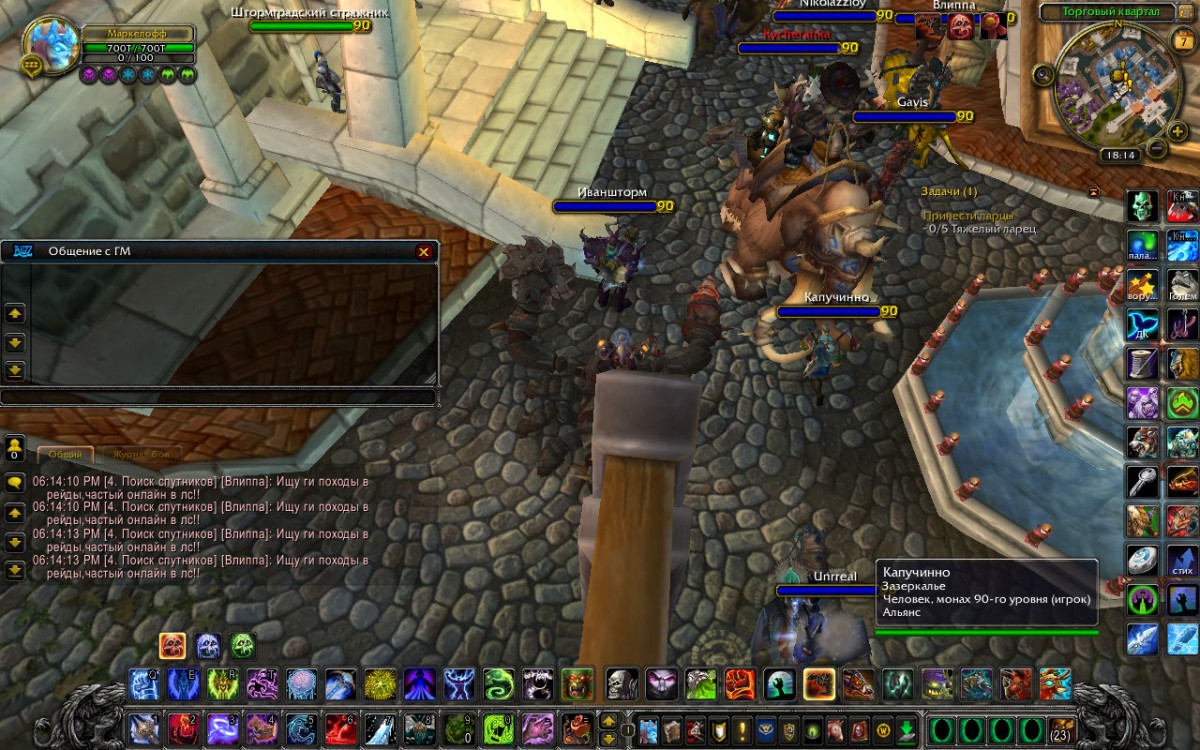The height and width of the screenshot is (750, 1200).
Task: Open the calendar button showing 7
Action: coord(1179,41)
